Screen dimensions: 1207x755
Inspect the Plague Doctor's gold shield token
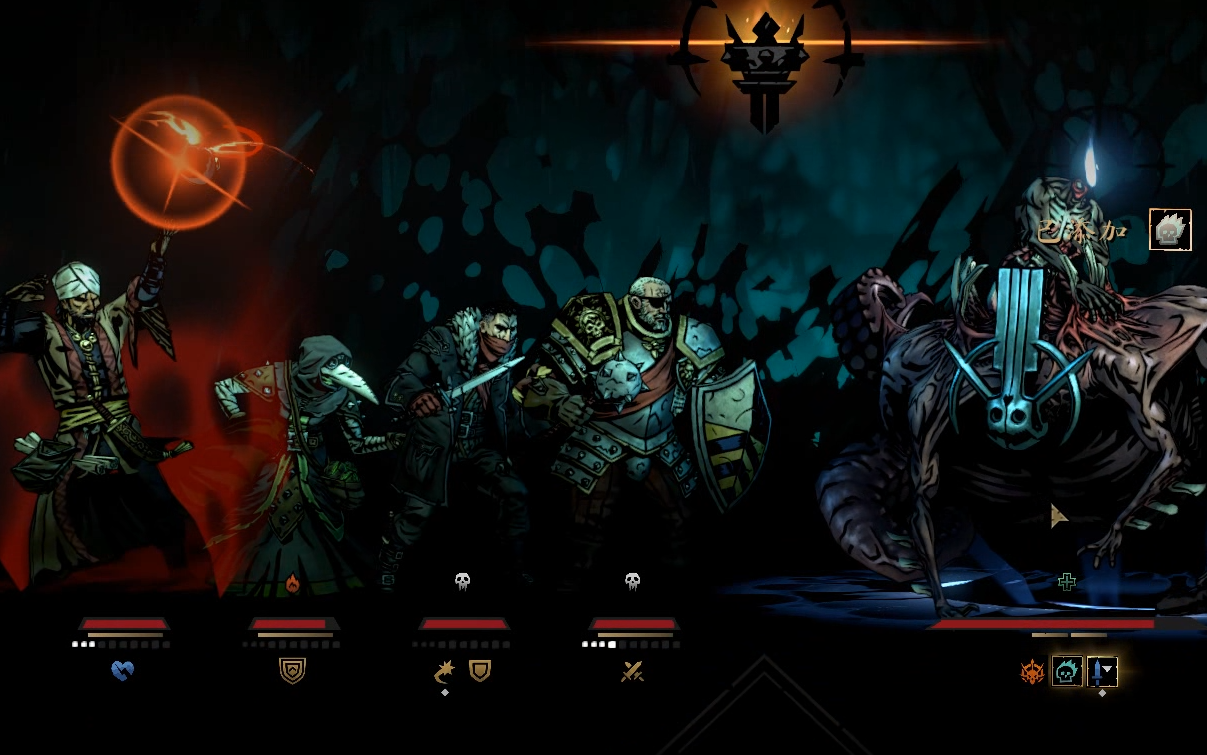pos(292,671)
